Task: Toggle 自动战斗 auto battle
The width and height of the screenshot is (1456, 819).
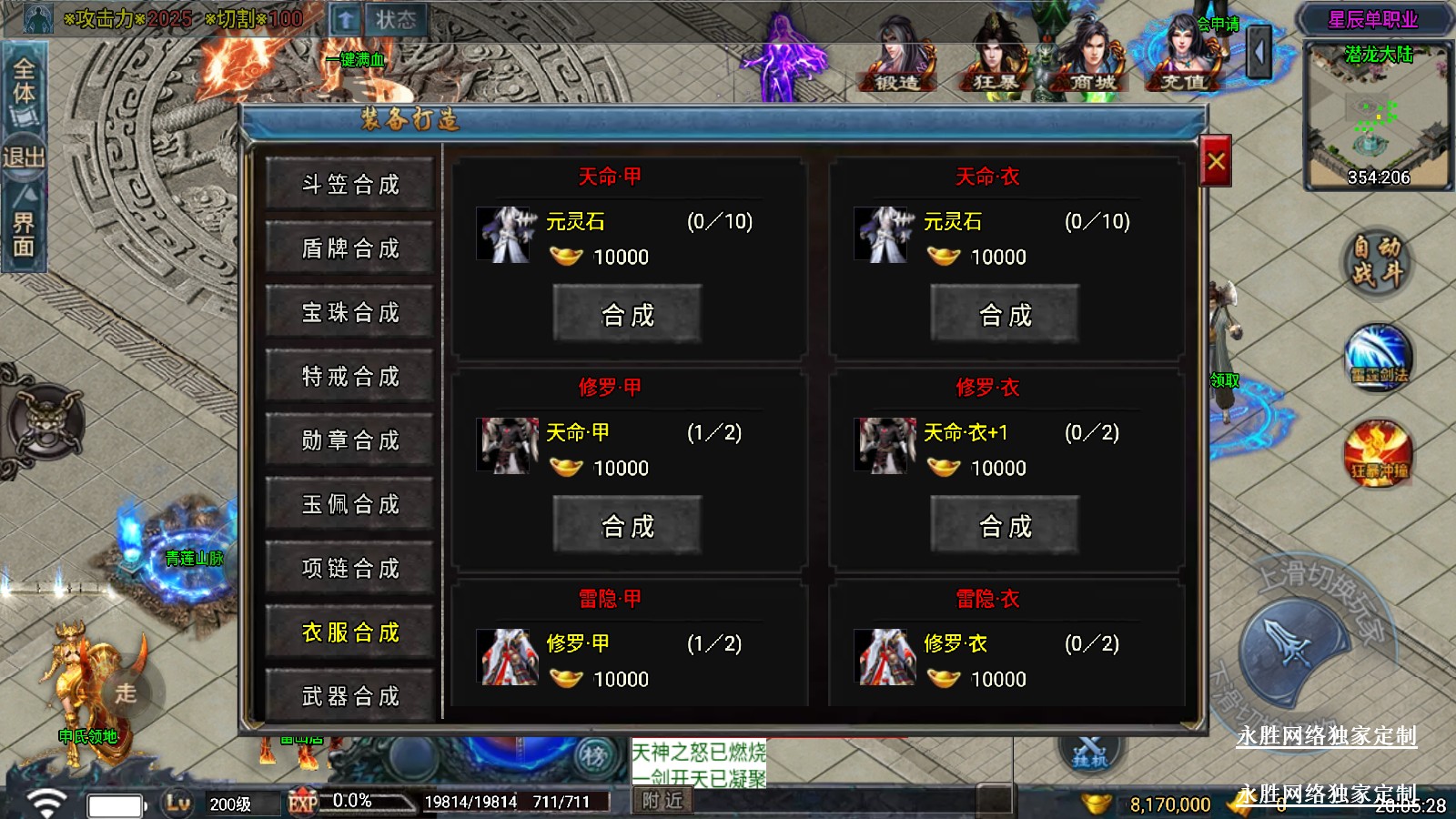Action: tap(1377, 260)
